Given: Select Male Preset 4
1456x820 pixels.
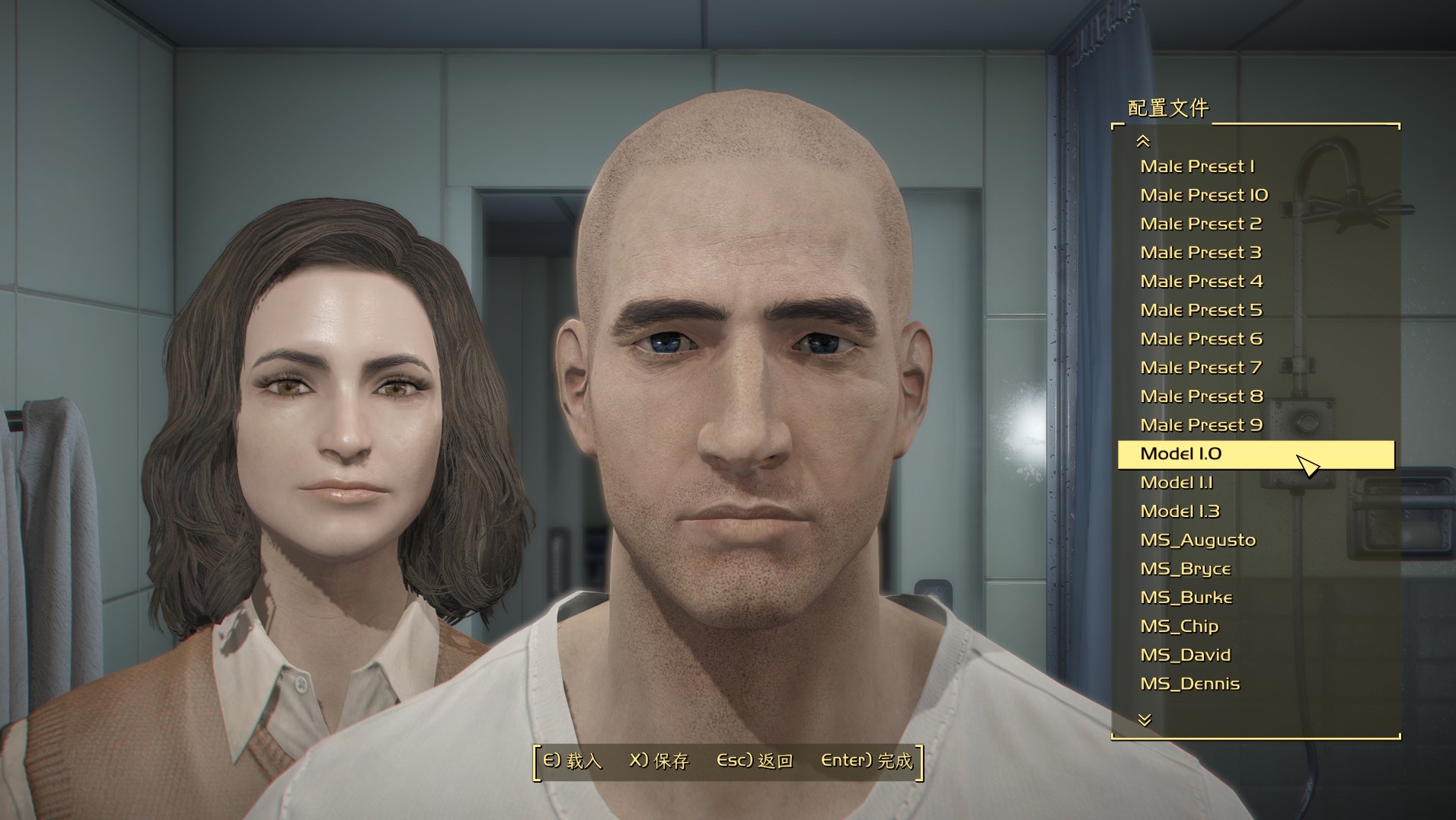Looking at the screenshot, I should (x=1201, y=281).
